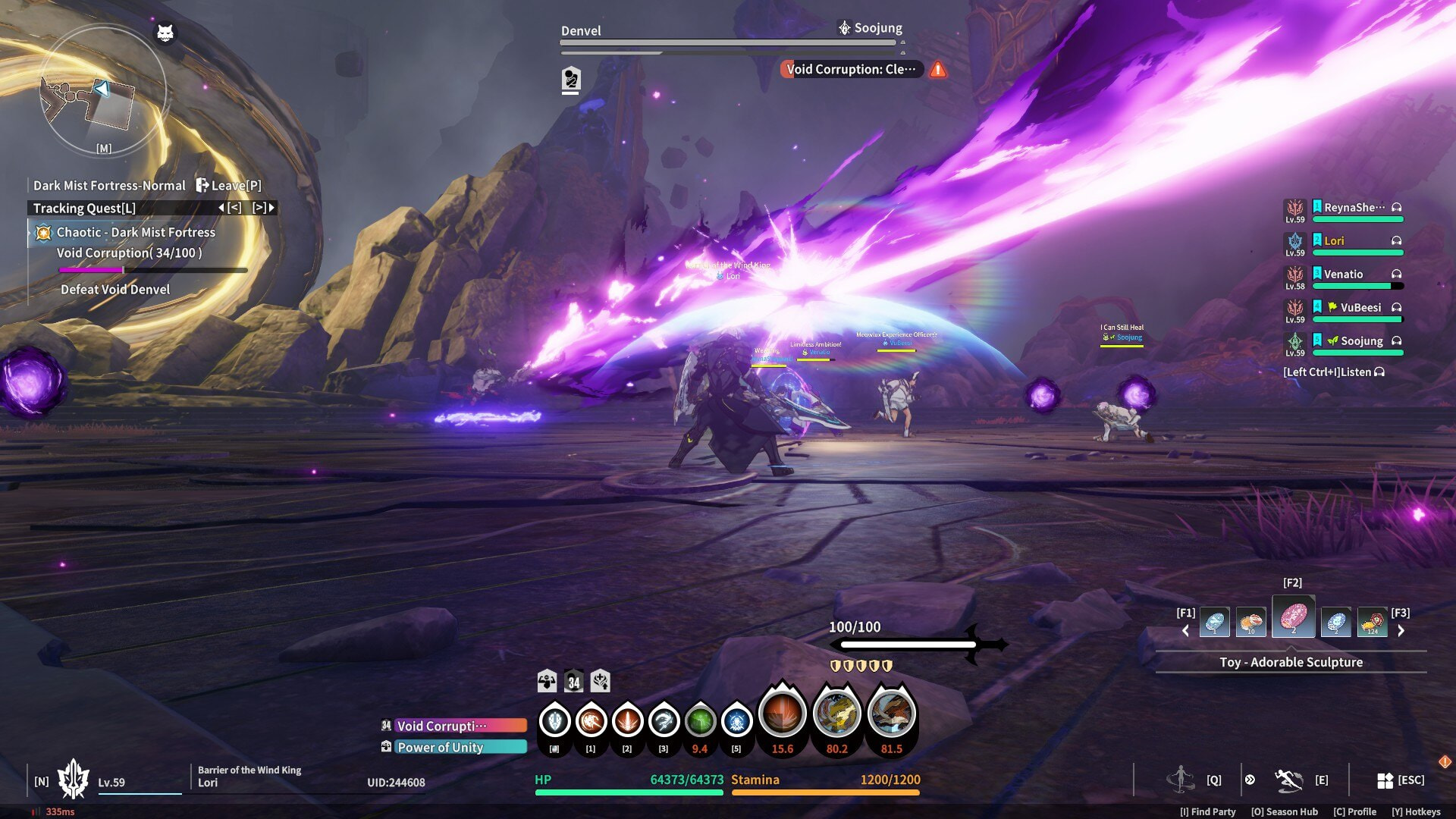The image size is (1456, 819).
Task: Activate the blue skill bound to key 5
Action: 736,721
